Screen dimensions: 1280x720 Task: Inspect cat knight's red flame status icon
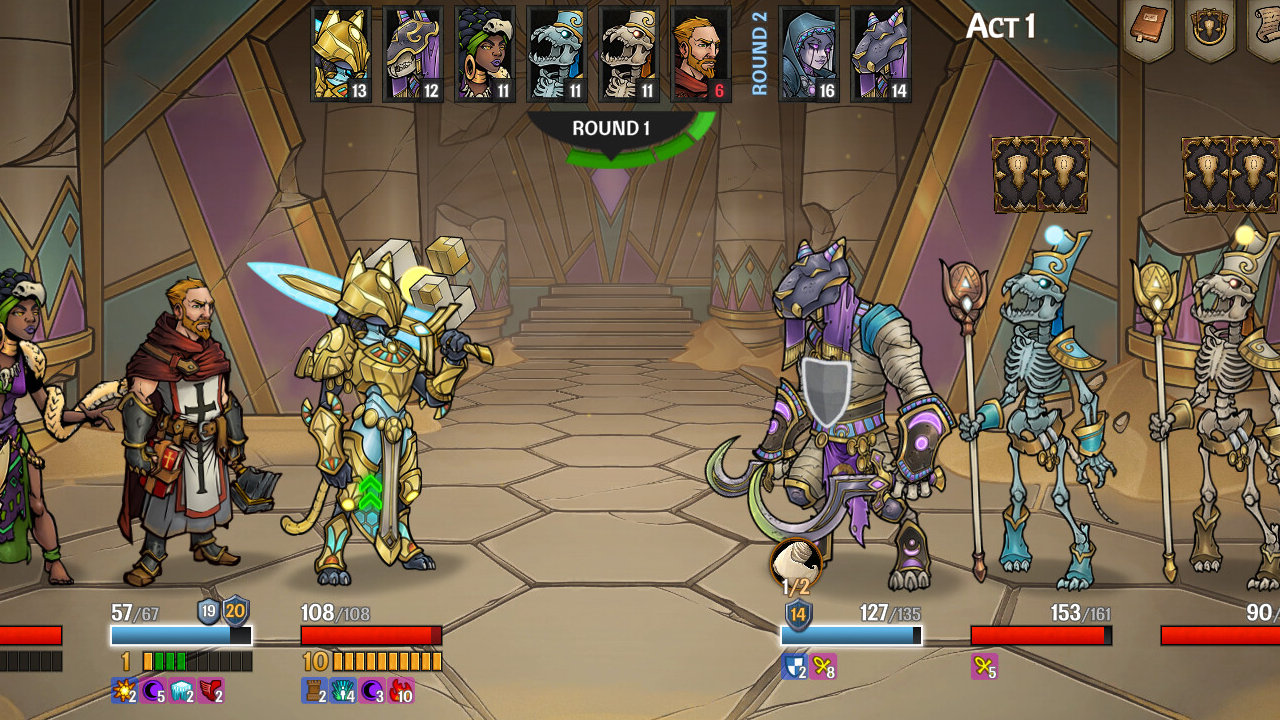pos(402,690)
